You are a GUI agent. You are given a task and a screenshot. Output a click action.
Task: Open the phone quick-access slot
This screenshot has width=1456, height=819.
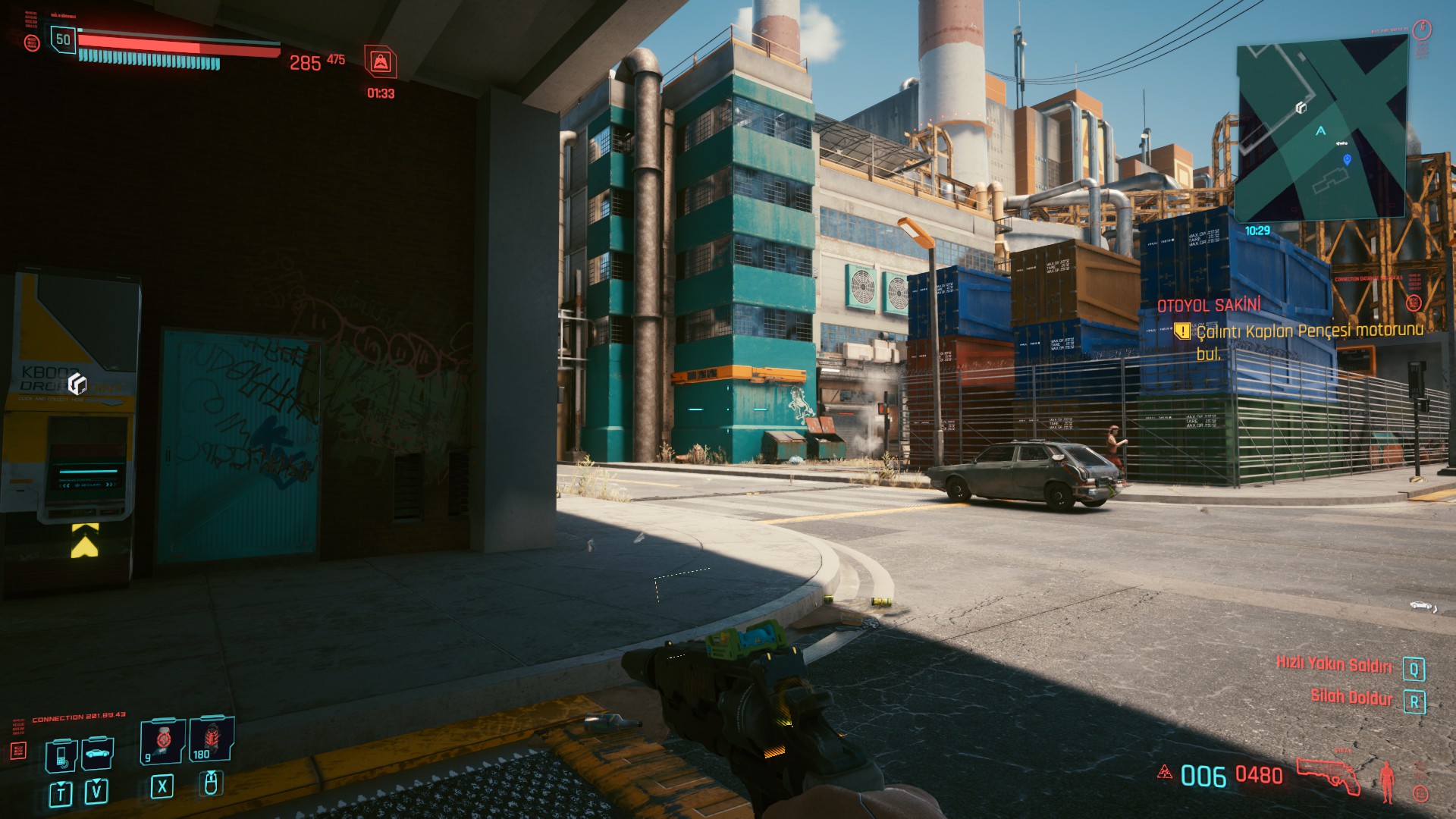pos(61,755)
